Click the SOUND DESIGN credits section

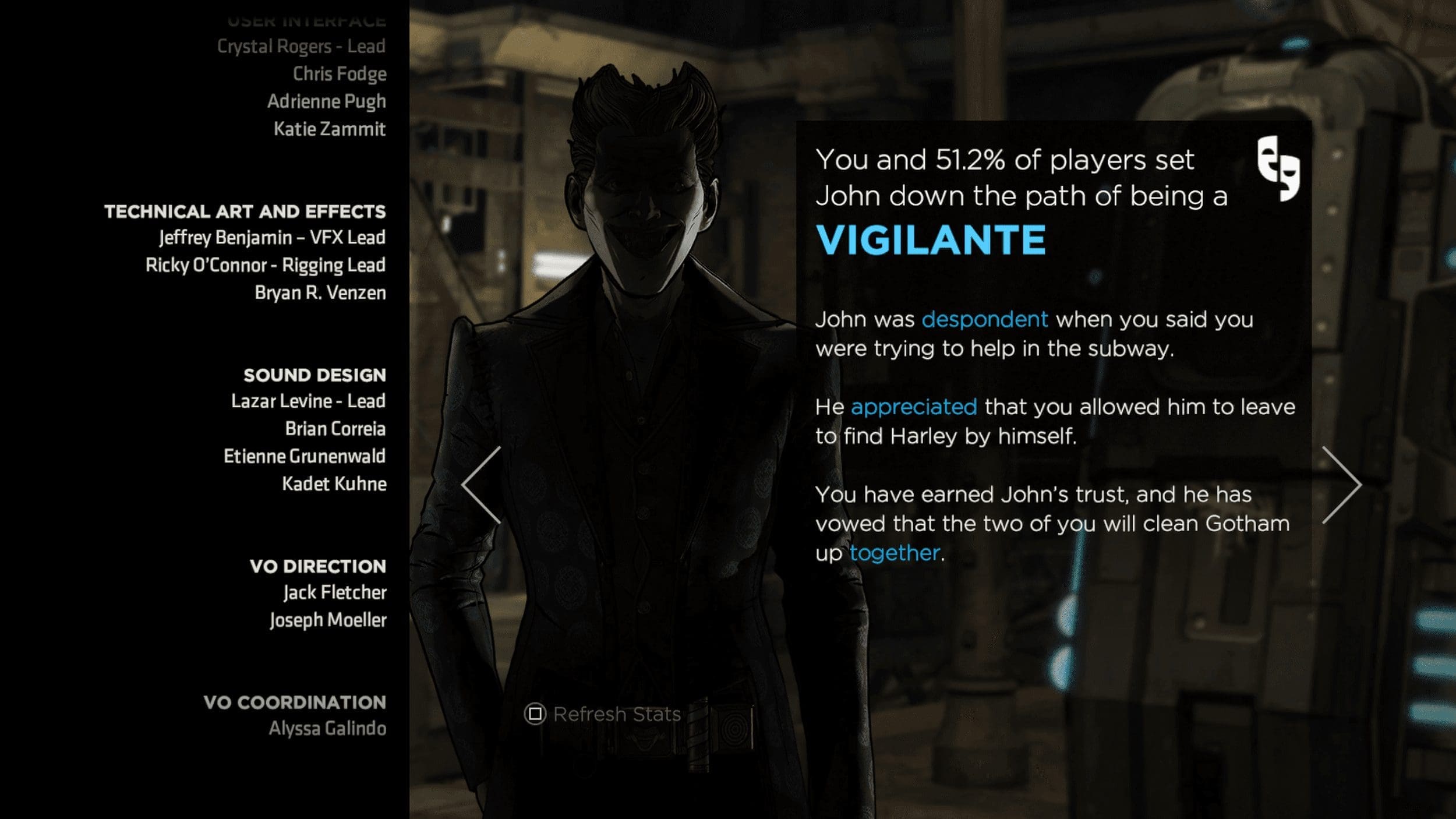(x=313, y=375)
